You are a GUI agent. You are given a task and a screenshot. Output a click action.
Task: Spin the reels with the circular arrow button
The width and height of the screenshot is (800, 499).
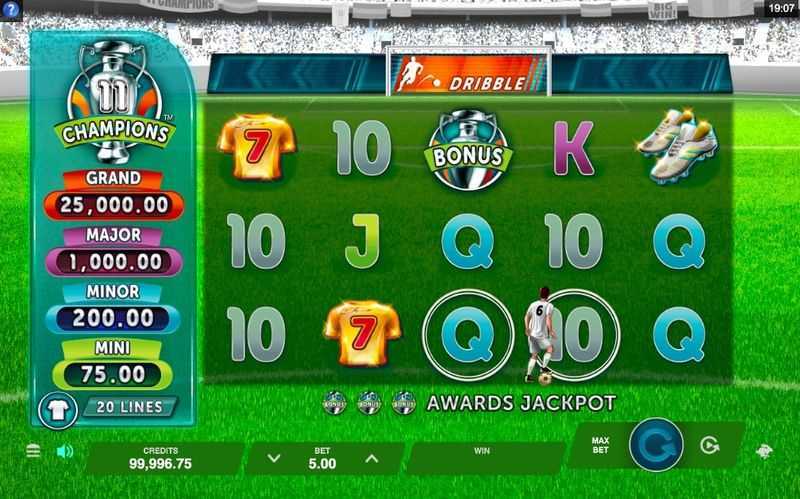click(656, 446)
